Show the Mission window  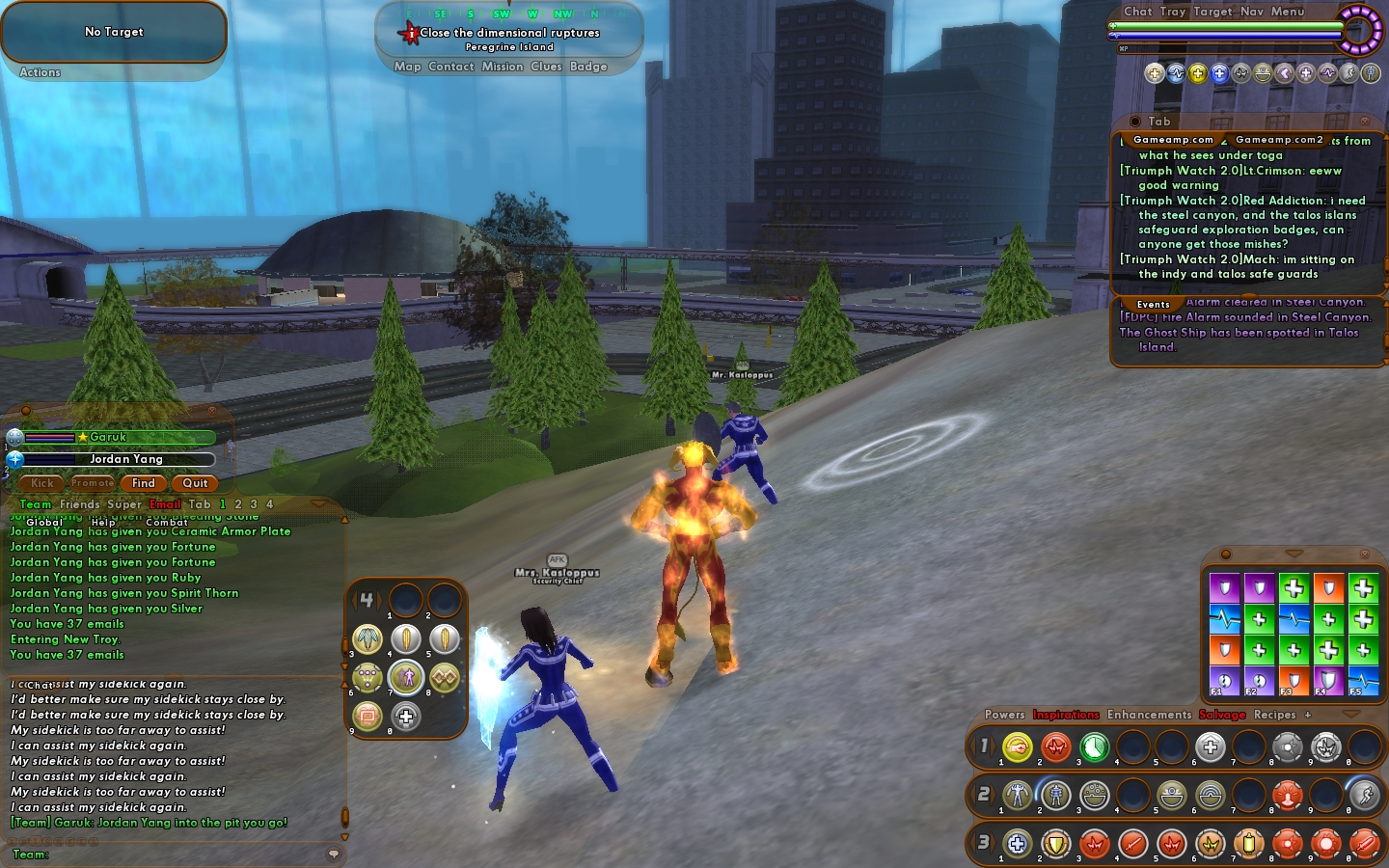point(502,67)
